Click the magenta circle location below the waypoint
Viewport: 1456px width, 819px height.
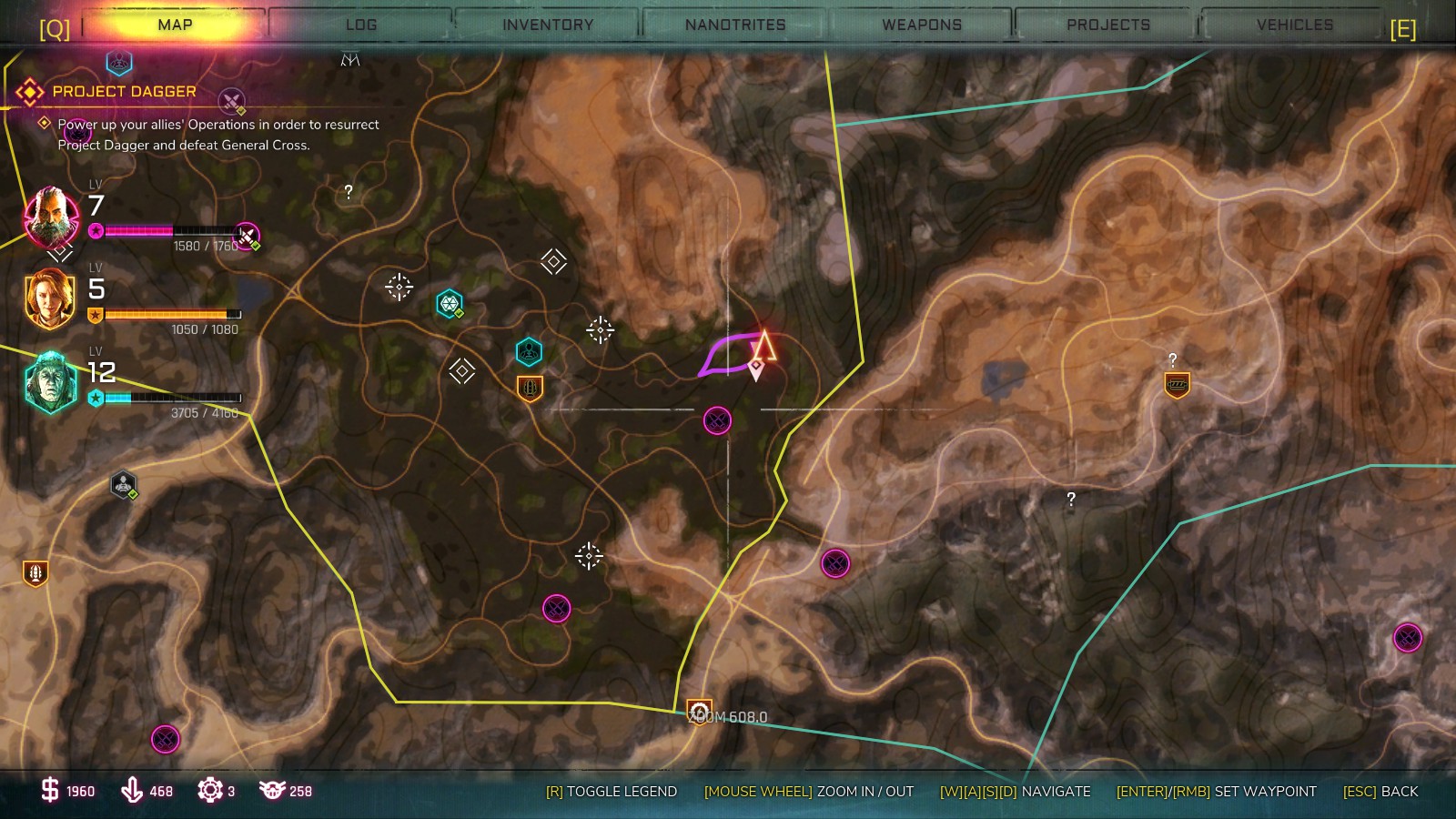[x=717, y=418]
